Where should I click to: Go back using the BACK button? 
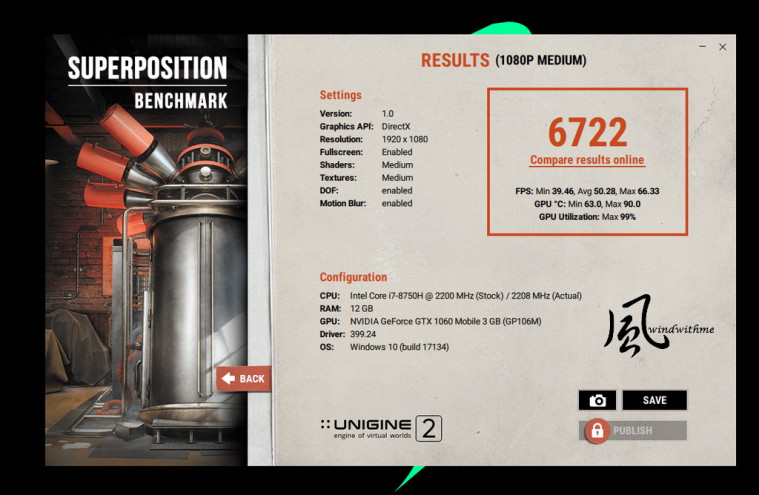(x=243, y=379)
